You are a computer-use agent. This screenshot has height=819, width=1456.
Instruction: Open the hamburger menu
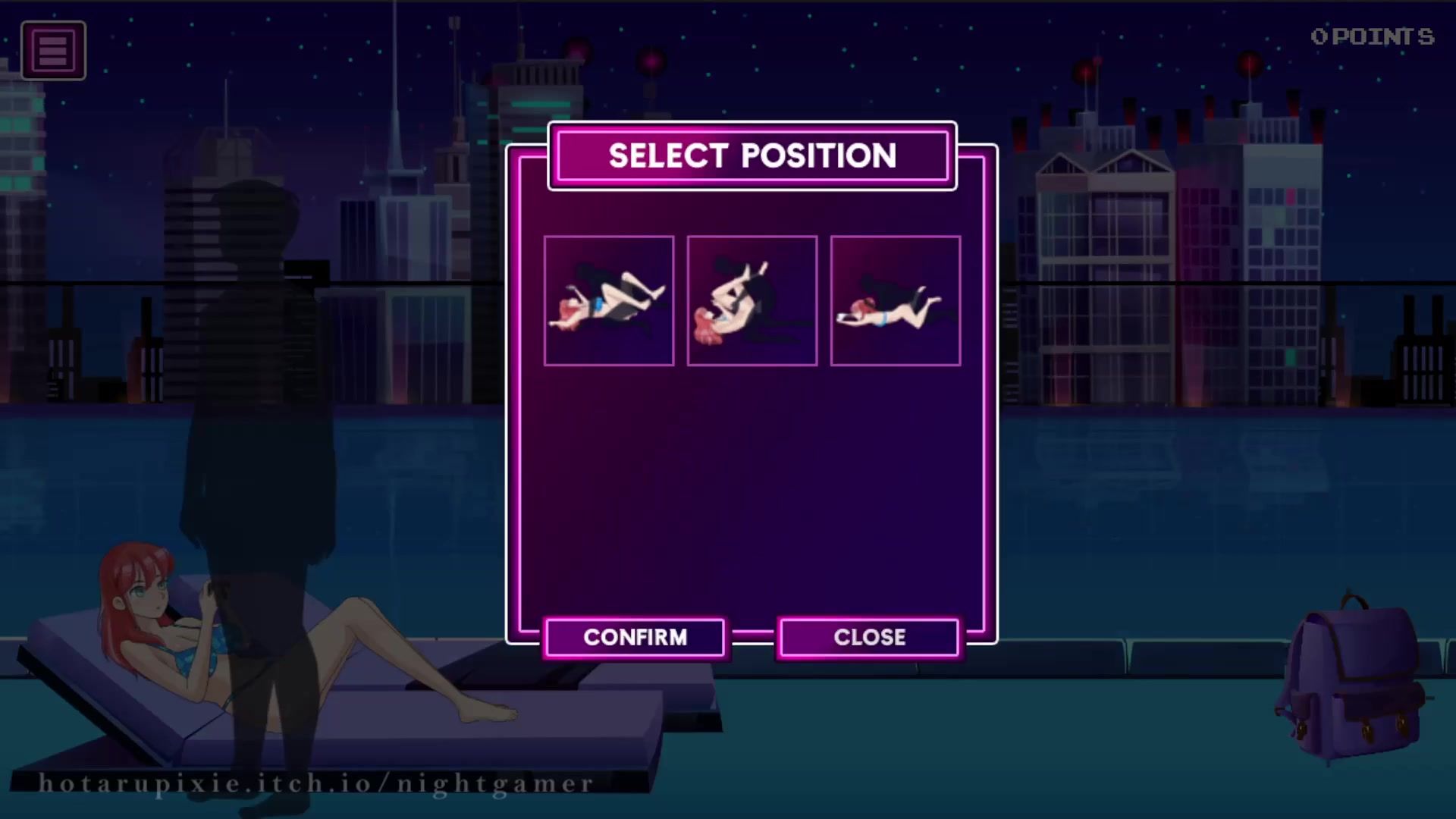pos(53,51)
